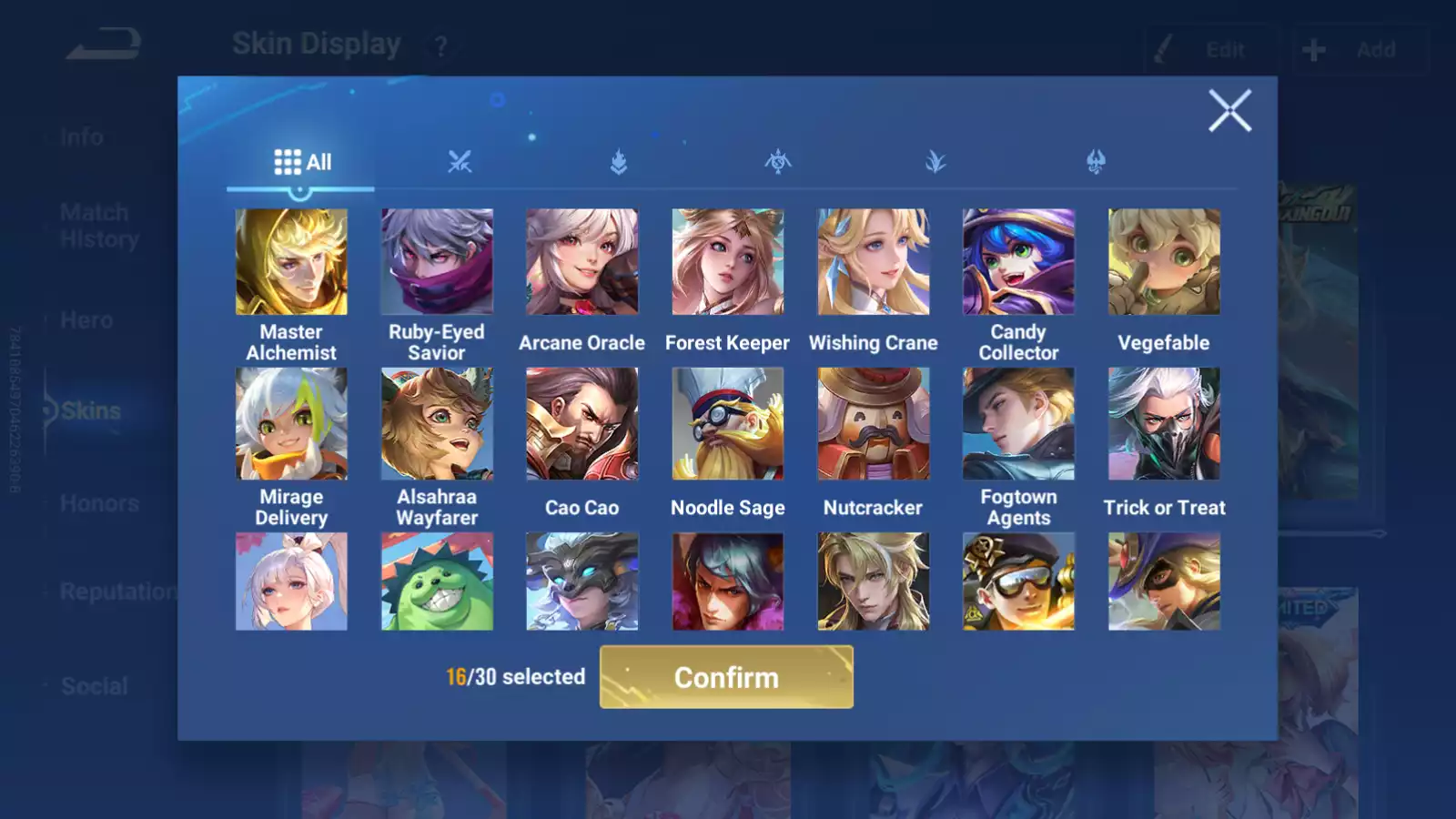Filter skins by the crossed swords class tab
The image size is (1456, 819).
pyautogui.click(x=460, y=162)
